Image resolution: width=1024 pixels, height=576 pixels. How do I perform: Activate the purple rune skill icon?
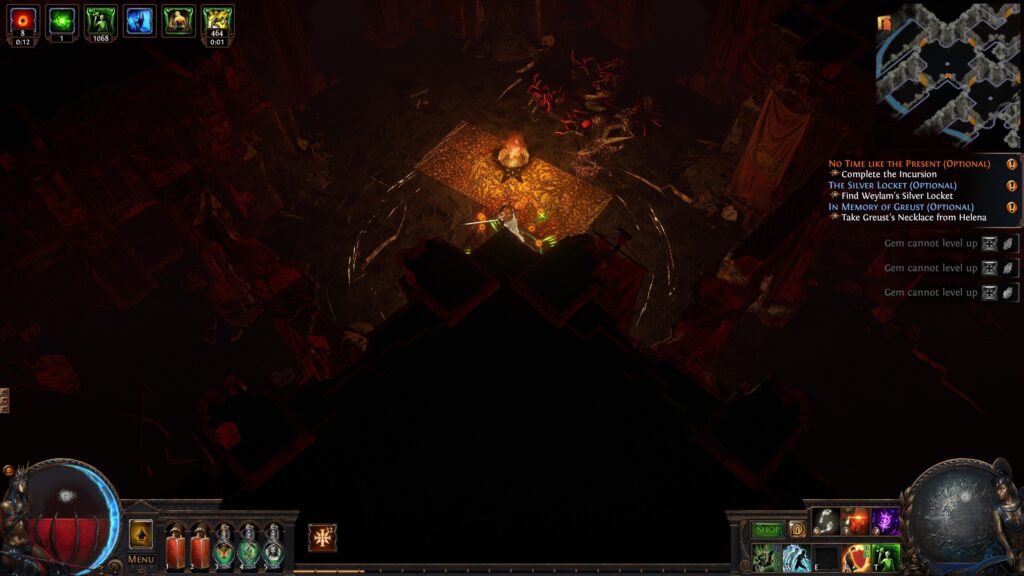click(x=885, y=521)
